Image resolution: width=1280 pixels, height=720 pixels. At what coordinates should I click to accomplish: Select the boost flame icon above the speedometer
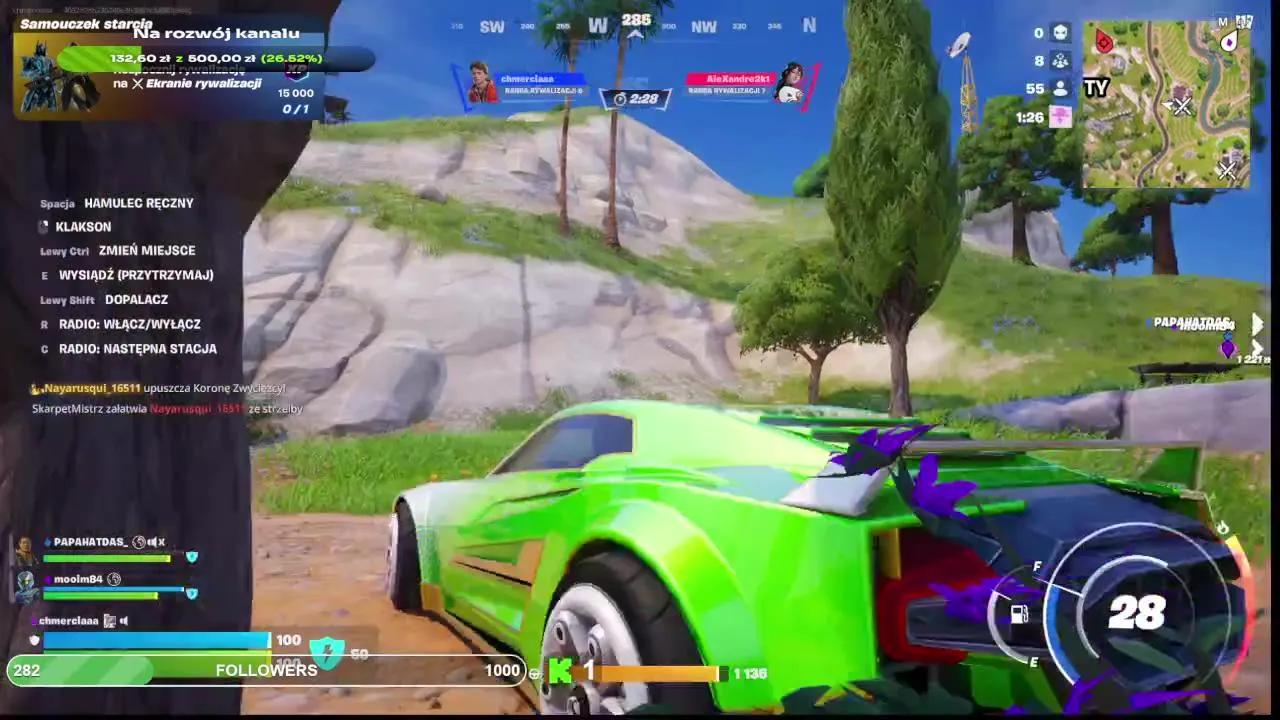tap(1223, 528)
